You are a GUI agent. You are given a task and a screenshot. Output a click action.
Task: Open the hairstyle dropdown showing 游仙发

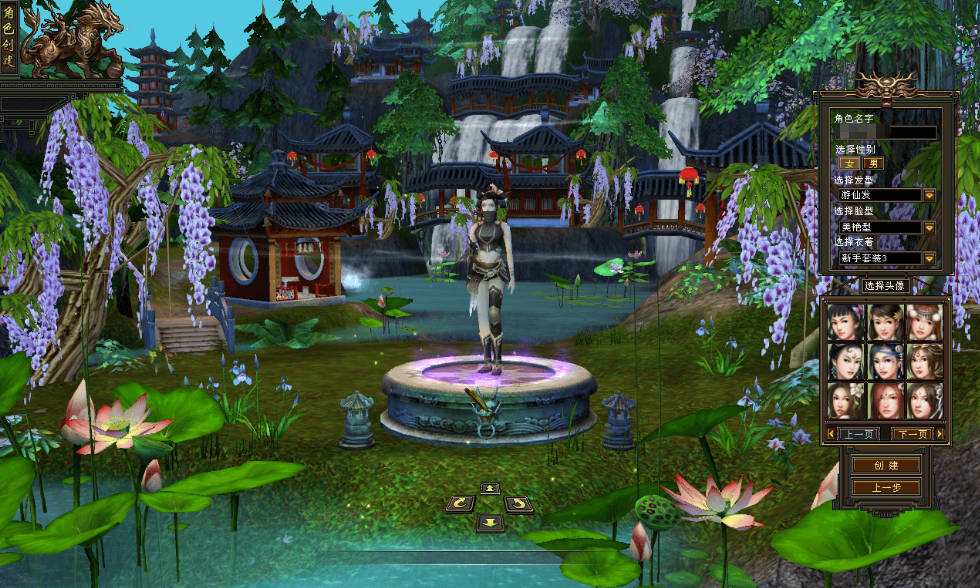(929, 195)
